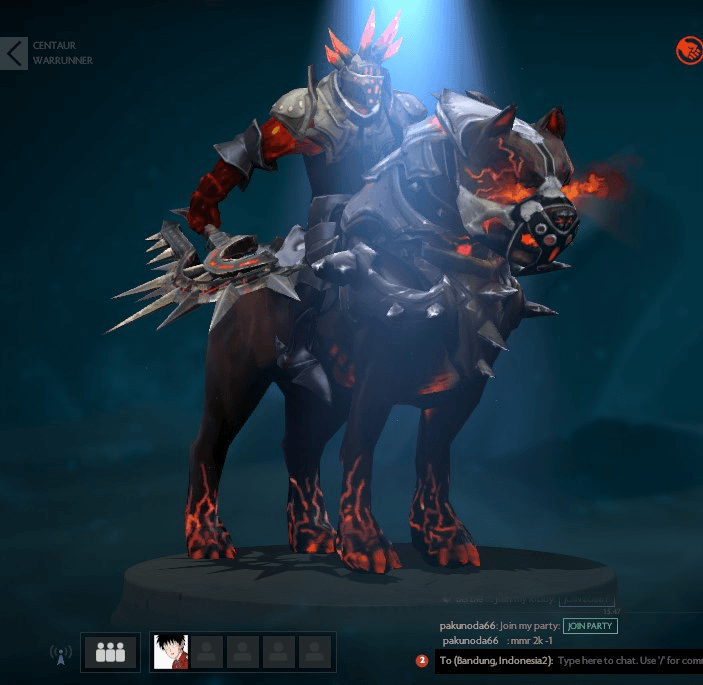Join pakunoda66's party
703x685 pixels.
point(590,626)
